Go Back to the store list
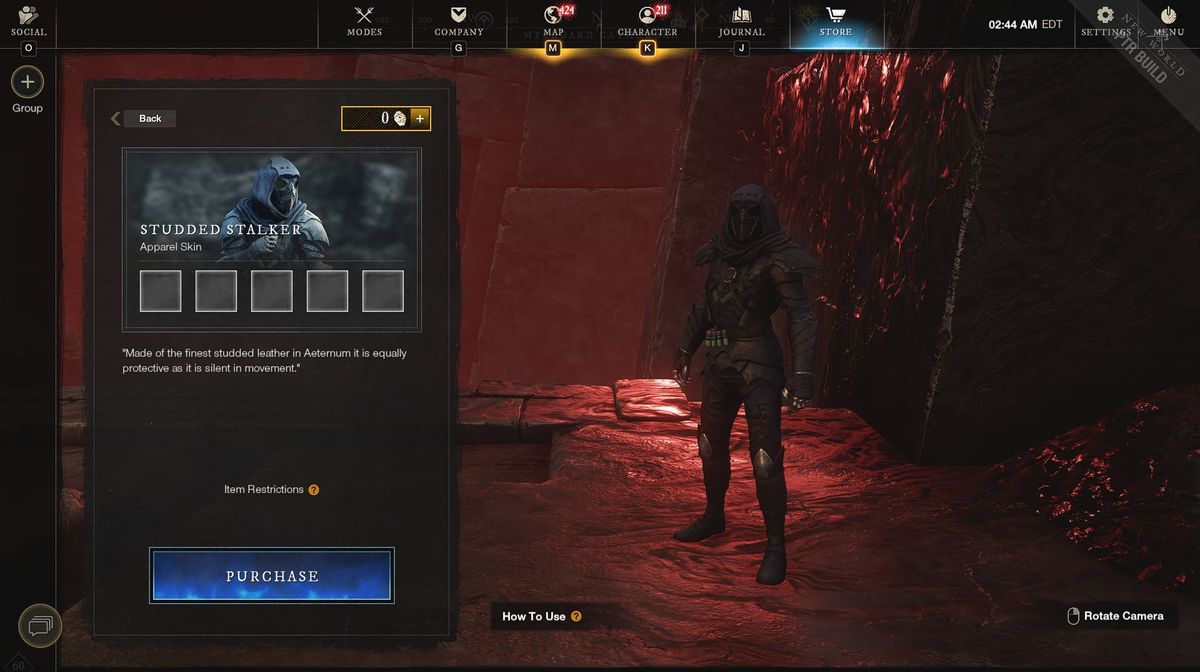Screen dimensions: 1200x672 (x=143, y=118)
